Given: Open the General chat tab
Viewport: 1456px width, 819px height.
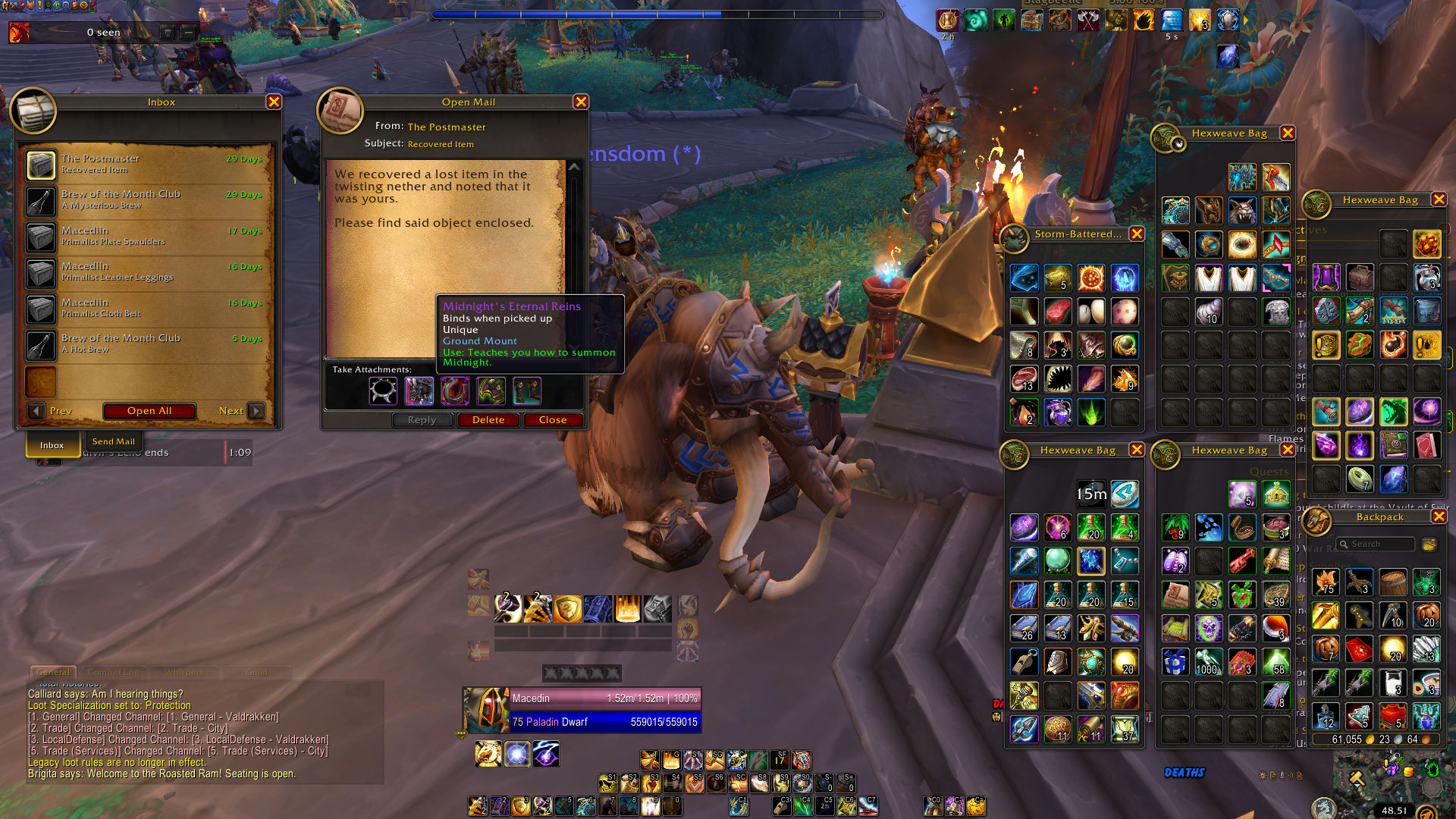Looking at the screenshot, I should tap(53, 673).
